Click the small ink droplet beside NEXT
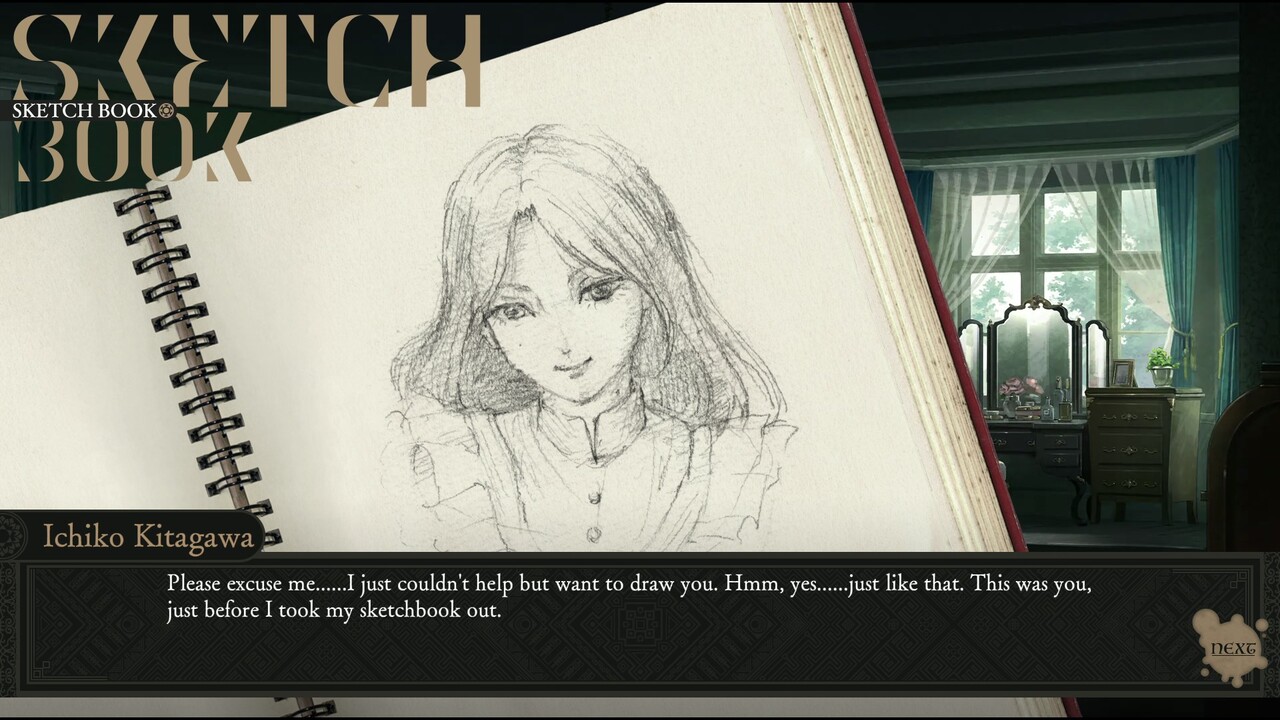 [x=1260, y=625]
